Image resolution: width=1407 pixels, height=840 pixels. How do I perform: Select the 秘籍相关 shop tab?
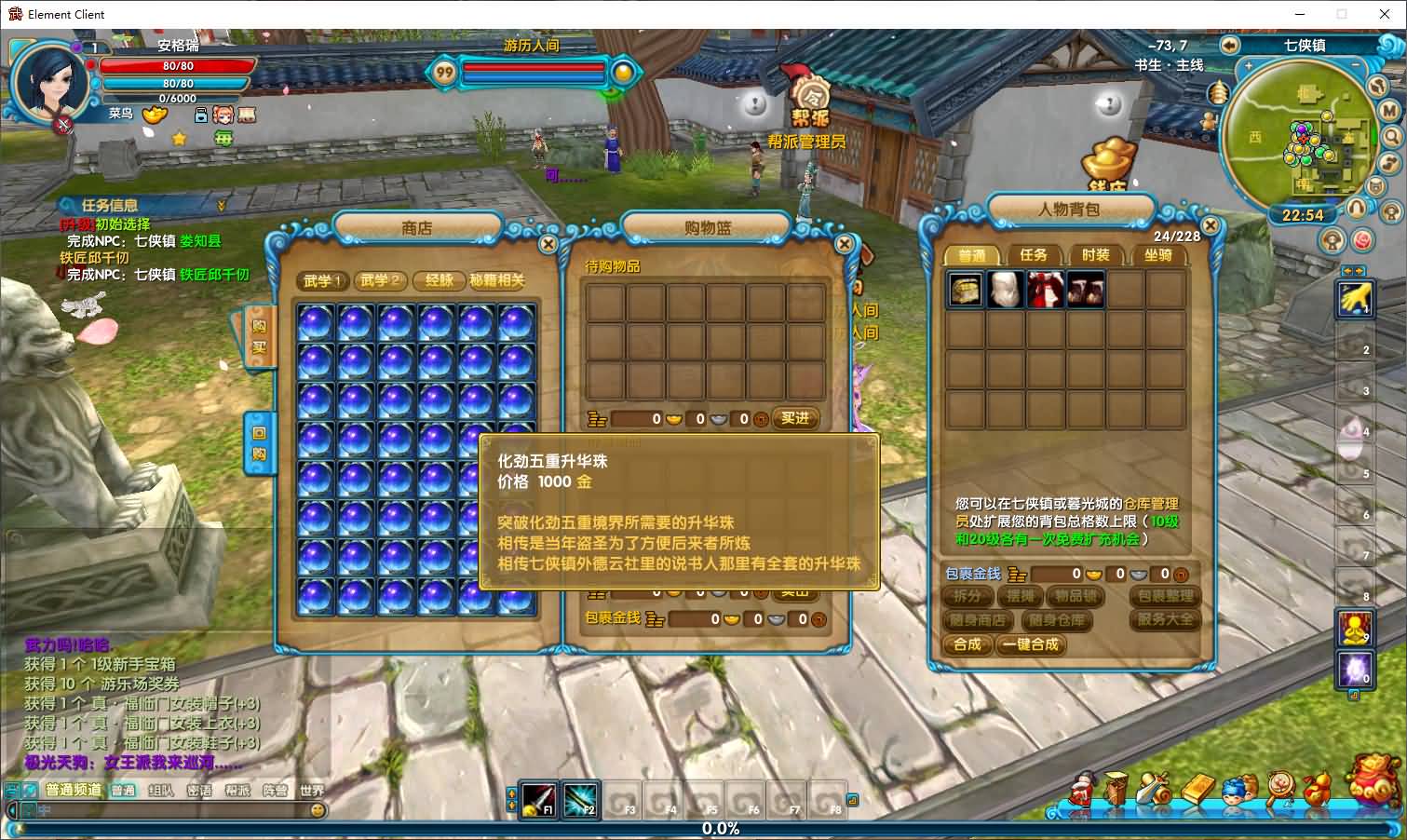(497, 280)
